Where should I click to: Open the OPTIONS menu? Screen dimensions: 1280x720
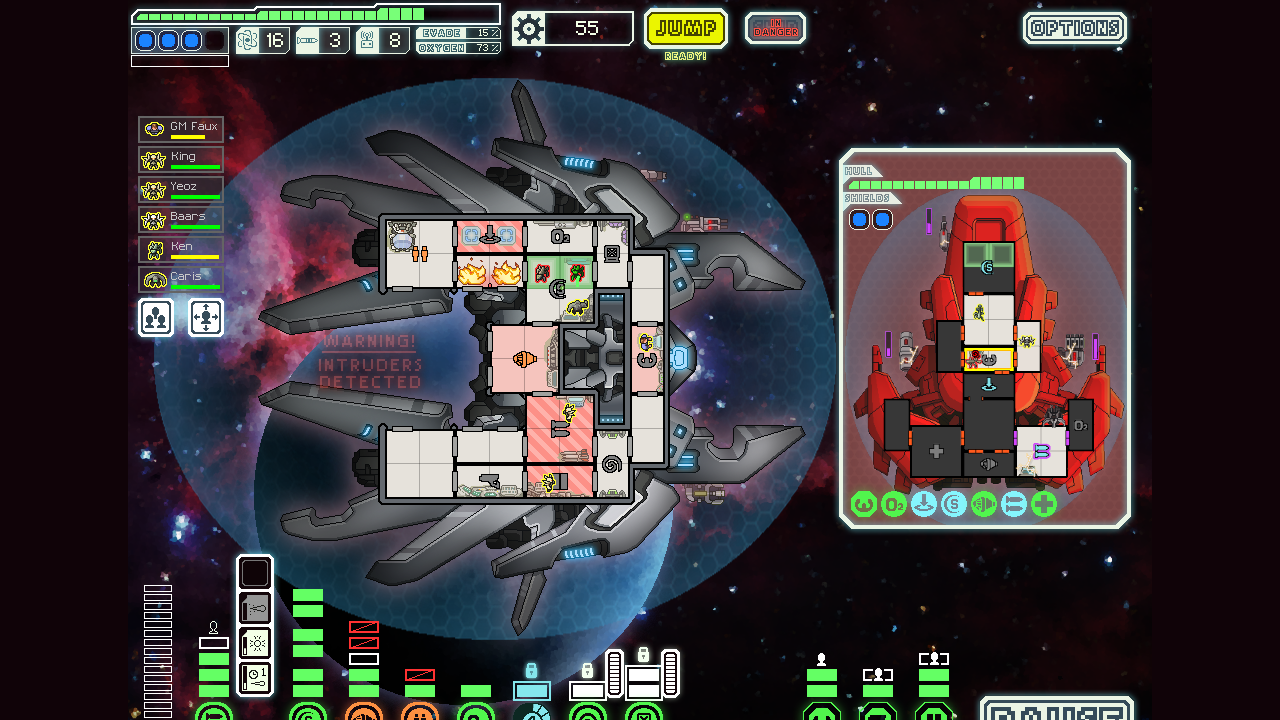pos(1075,28)
